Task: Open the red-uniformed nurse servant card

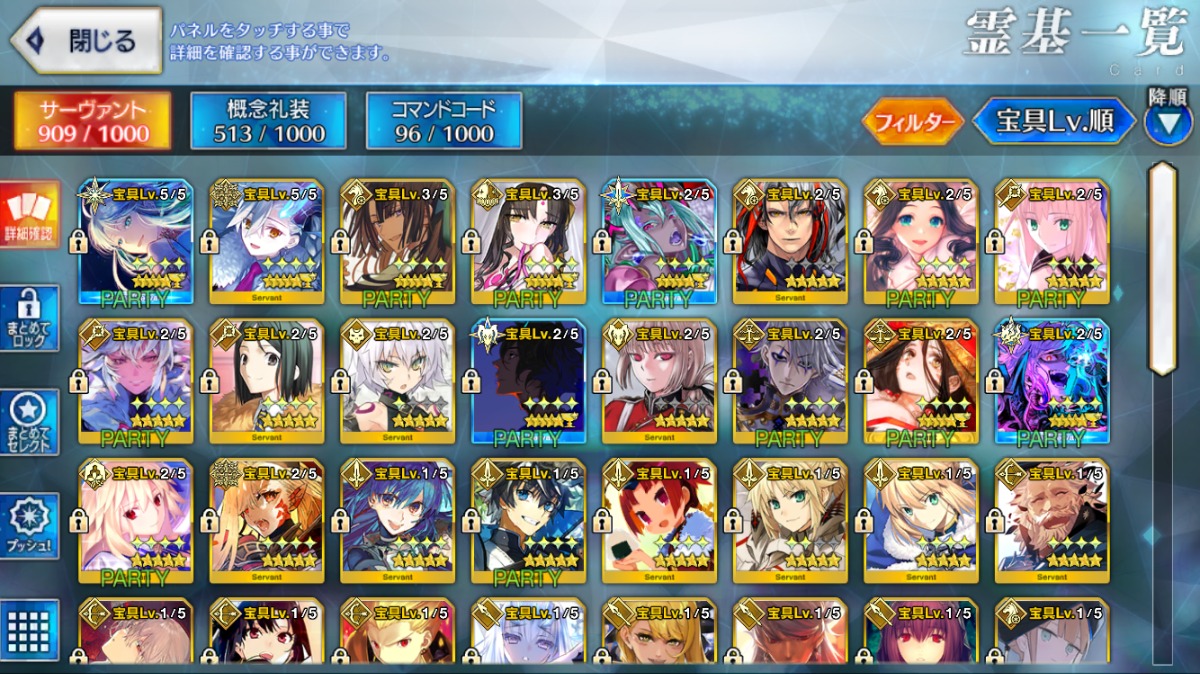Action: (x=659, y=381)
